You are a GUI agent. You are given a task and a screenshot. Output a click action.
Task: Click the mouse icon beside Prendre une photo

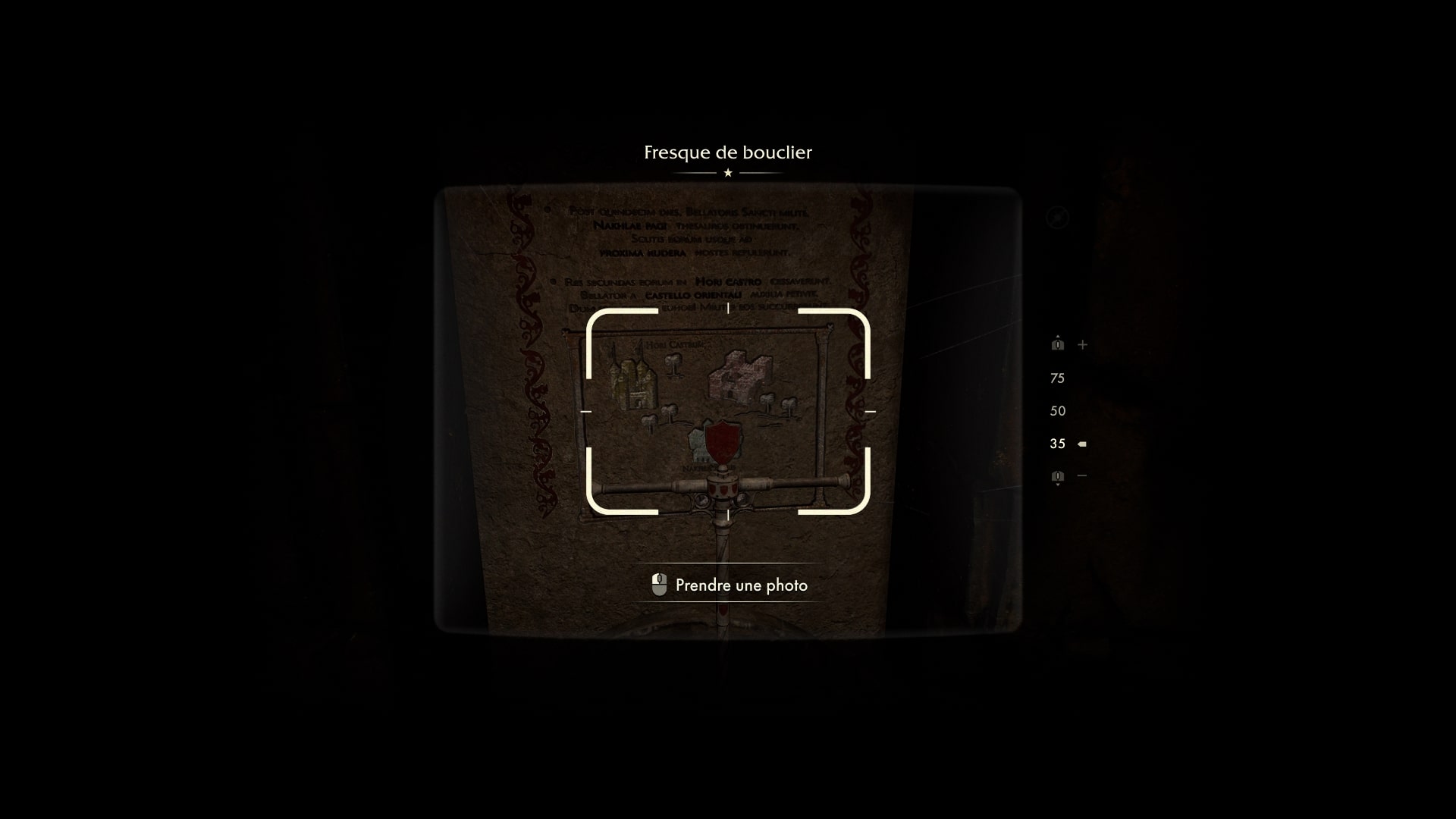point(659,585)
